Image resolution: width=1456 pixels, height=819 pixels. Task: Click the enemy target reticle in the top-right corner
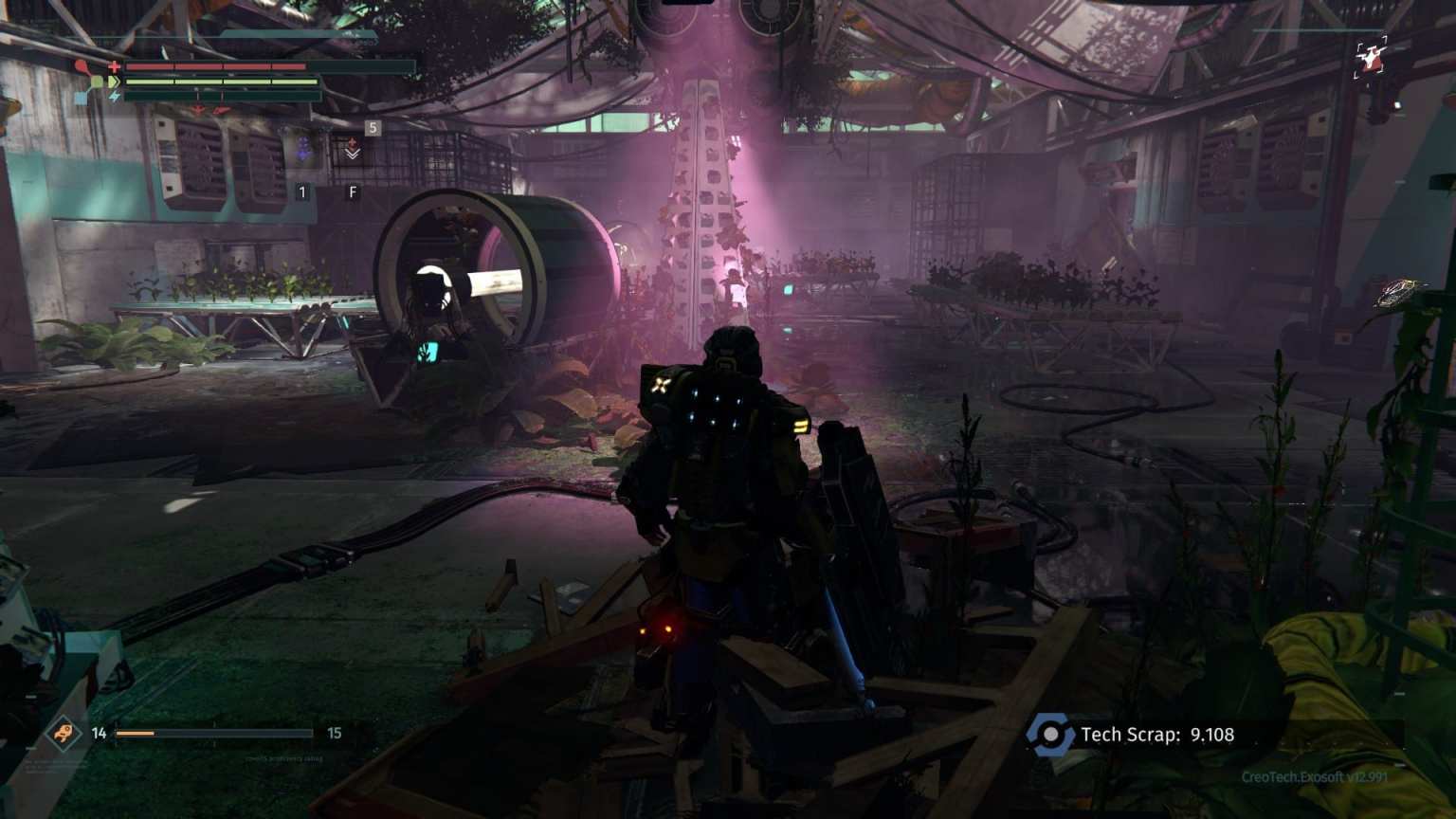pyautogui.click(x=1368, y=57)
